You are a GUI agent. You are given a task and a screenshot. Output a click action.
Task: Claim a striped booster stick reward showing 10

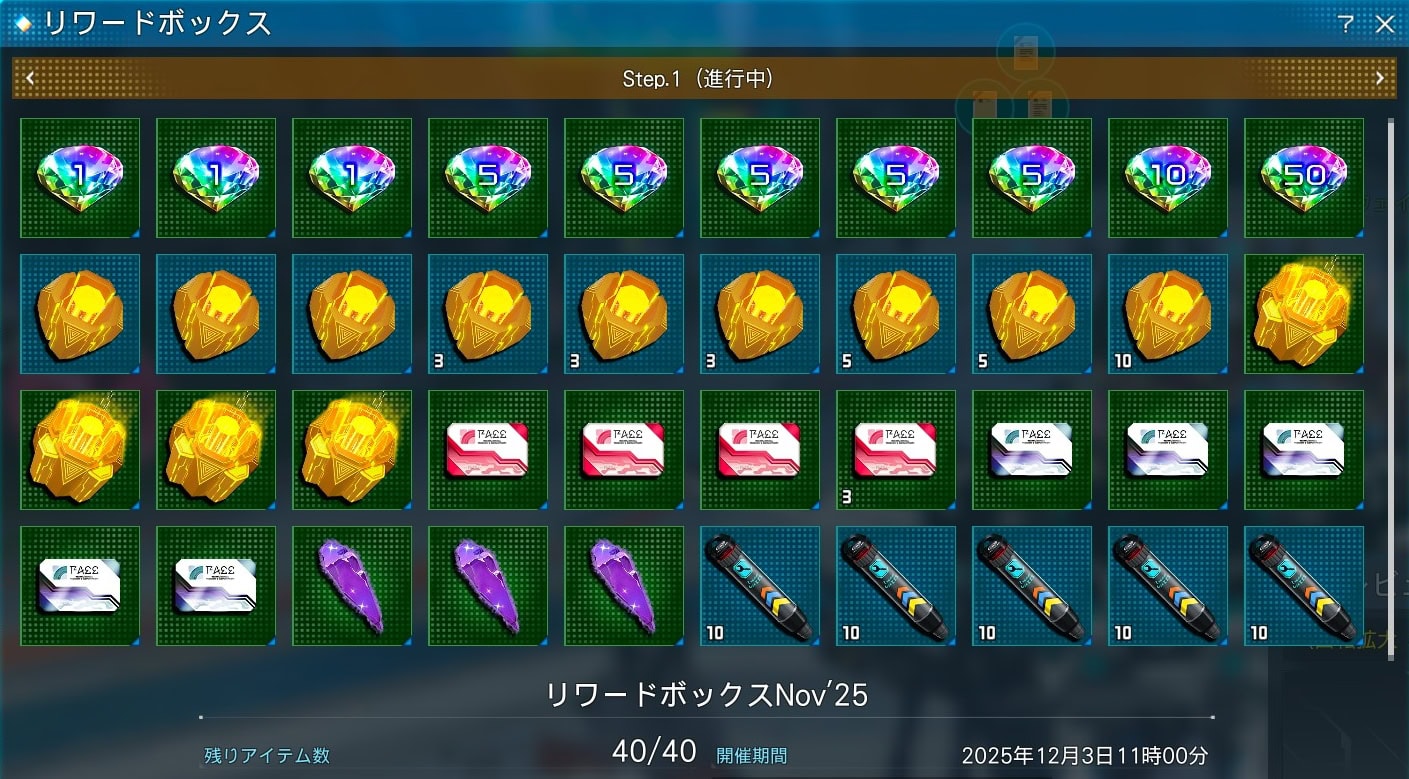tap(759, 586)
